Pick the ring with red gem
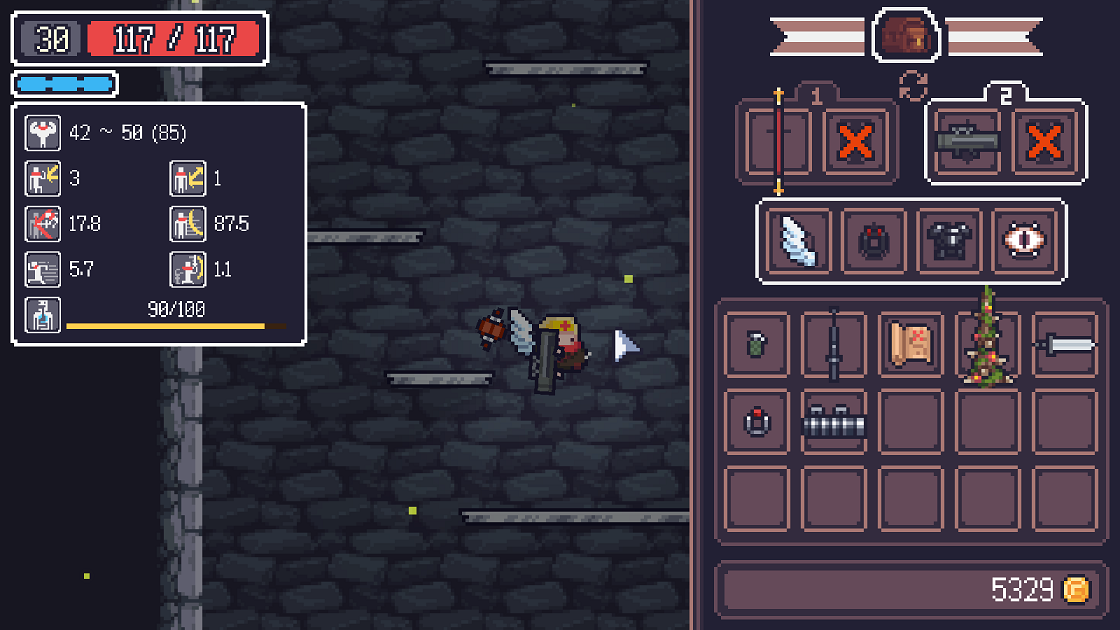Viewport: 1120px width, 630px height. tap(757, 422)
